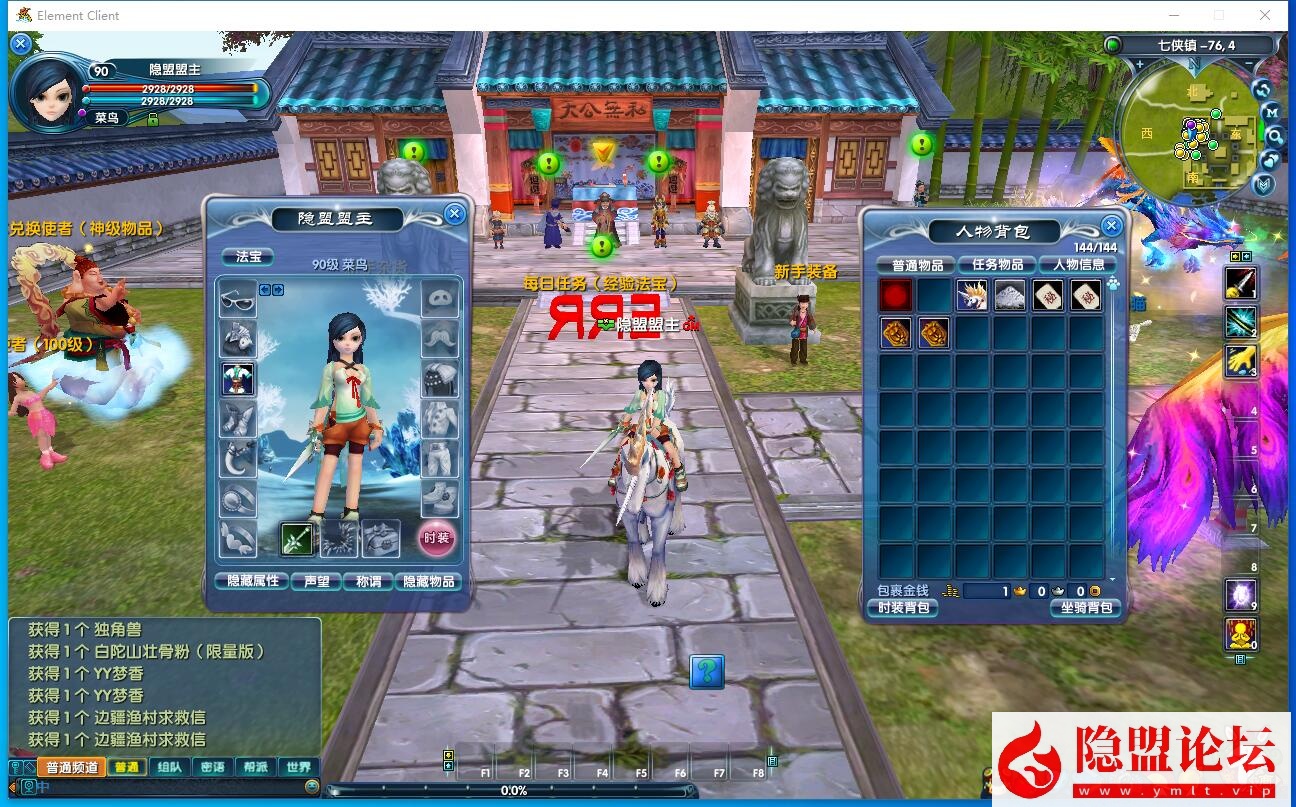Viewport: 1296px width, 807px height.
Task: Switch to the 任务物品 inventory tab
Action: tap(997, 265)
